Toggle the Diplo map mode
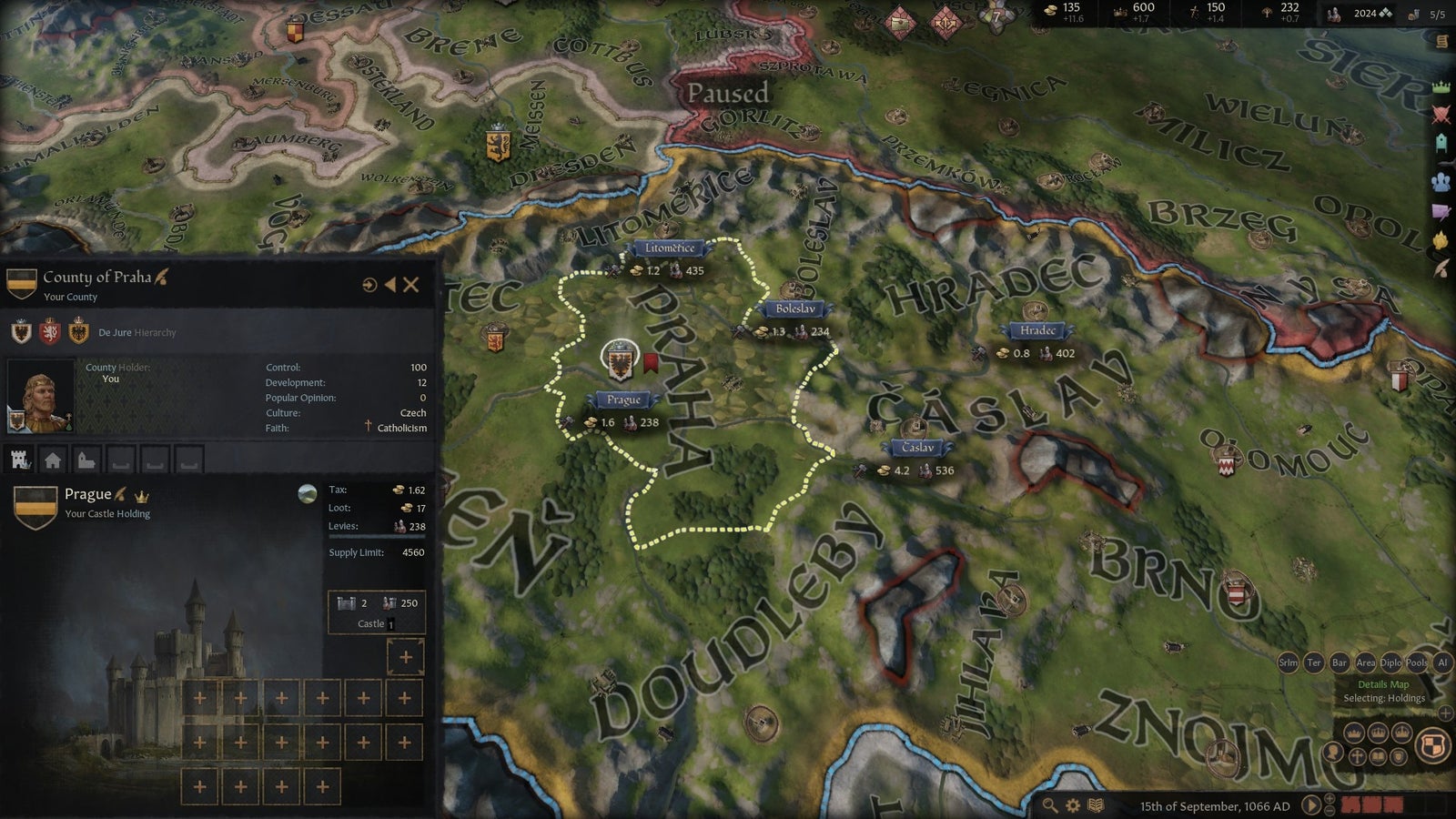1456x819 pixels. pos(1390,663)
